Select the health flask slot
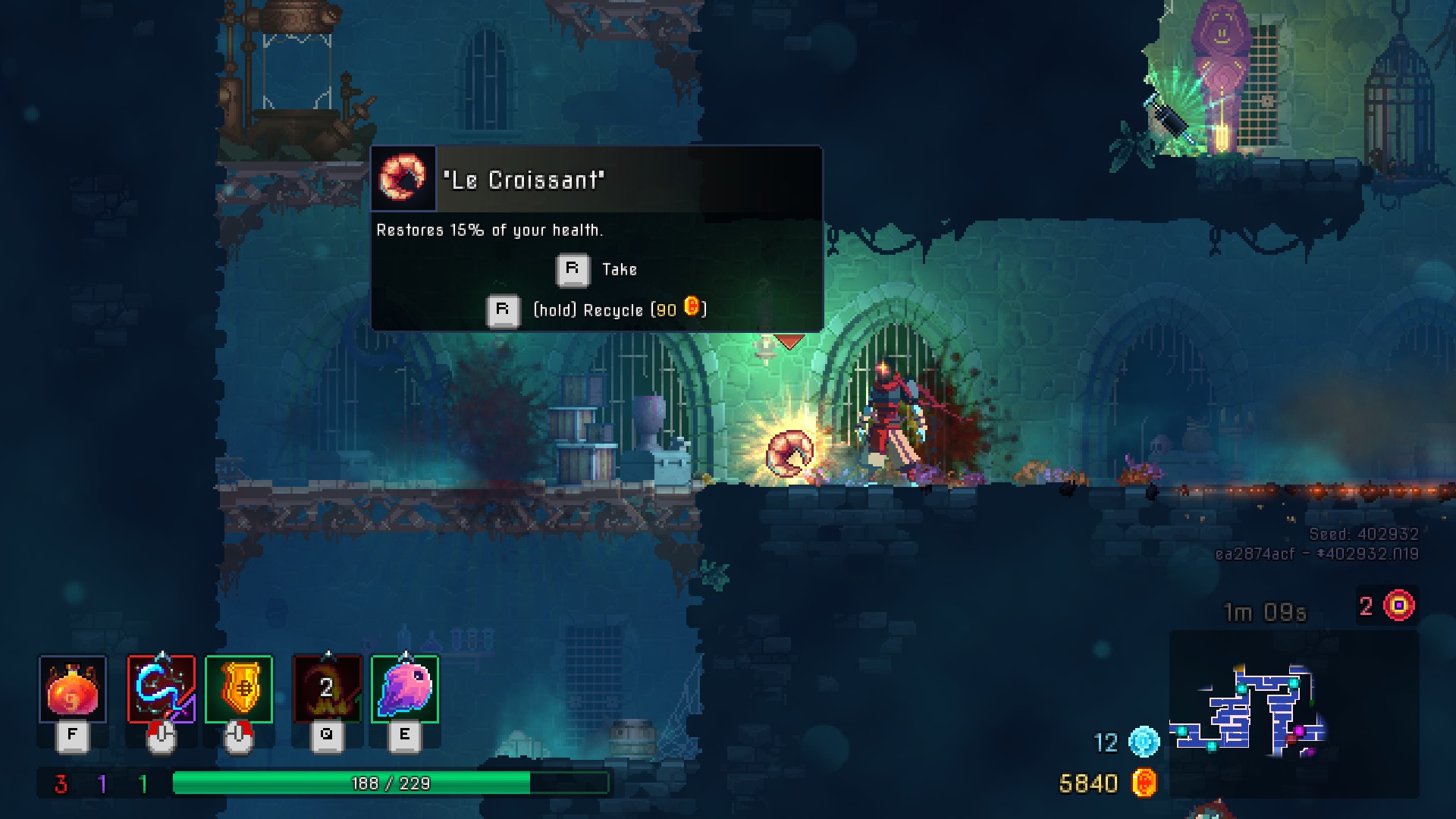Image resolution: width=1456 pixels, height=819 pixels. [x=73, y=689]
